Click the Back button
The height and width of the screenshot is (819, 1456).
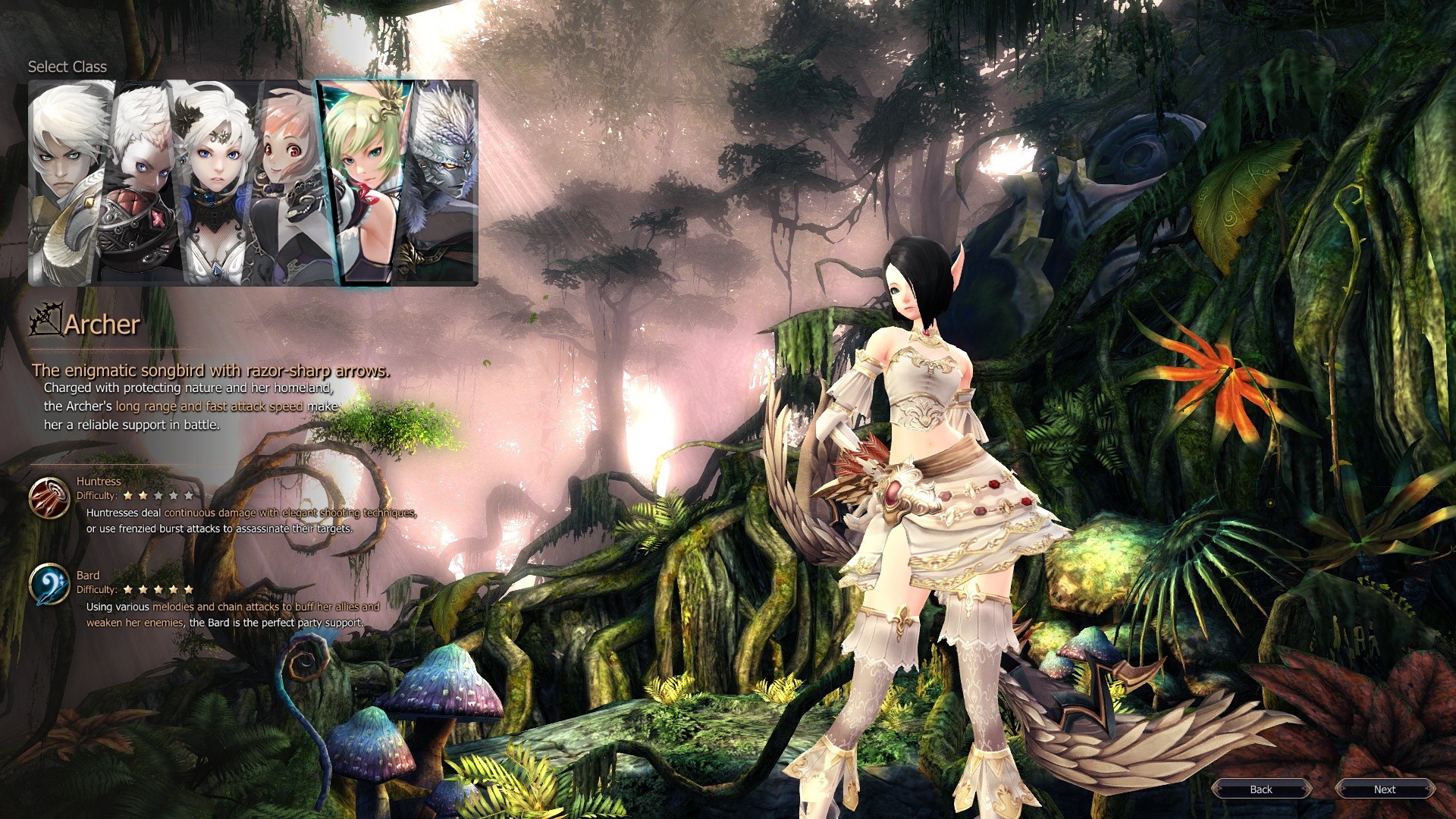1261,789
